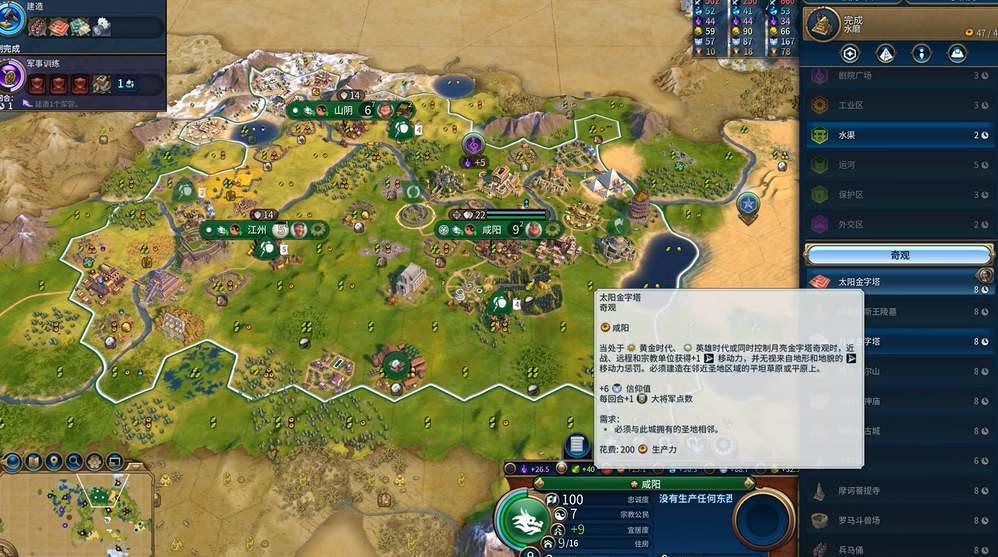Collapse the 奇观 wonders section header
This screenshot has width=998, height=557.
(900, 255)
